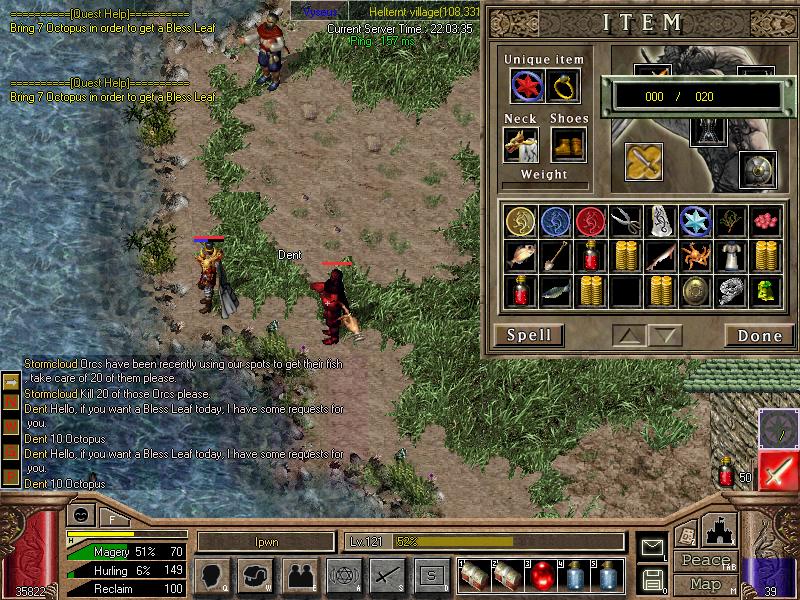The image size is (800, 600).
Task: Open the mail envelope icon
Action: (651, 547)
